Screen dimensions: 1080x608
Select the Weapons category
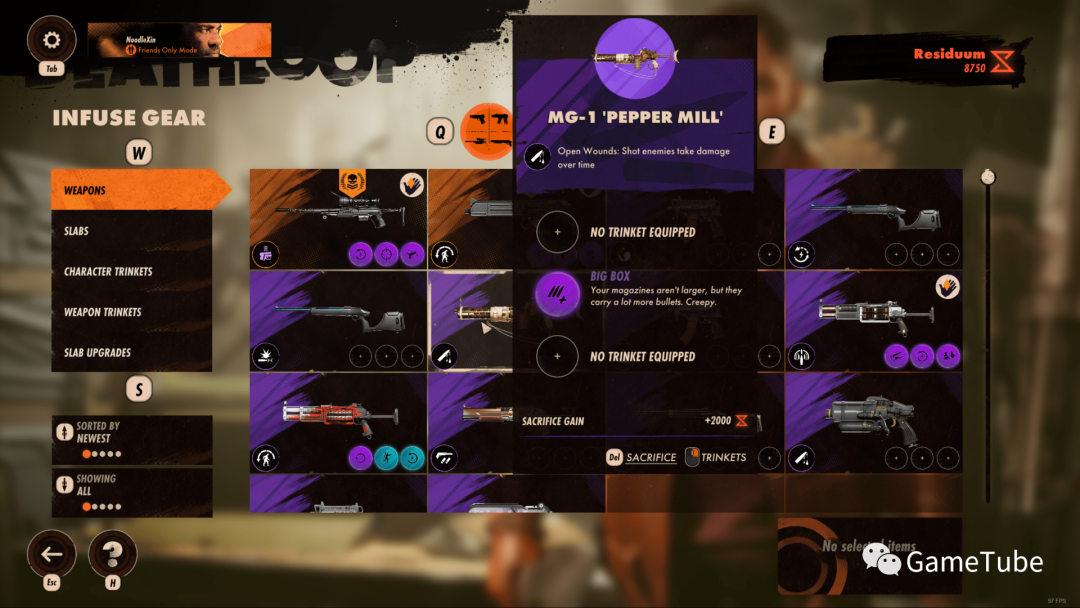(x=132, y=190)
